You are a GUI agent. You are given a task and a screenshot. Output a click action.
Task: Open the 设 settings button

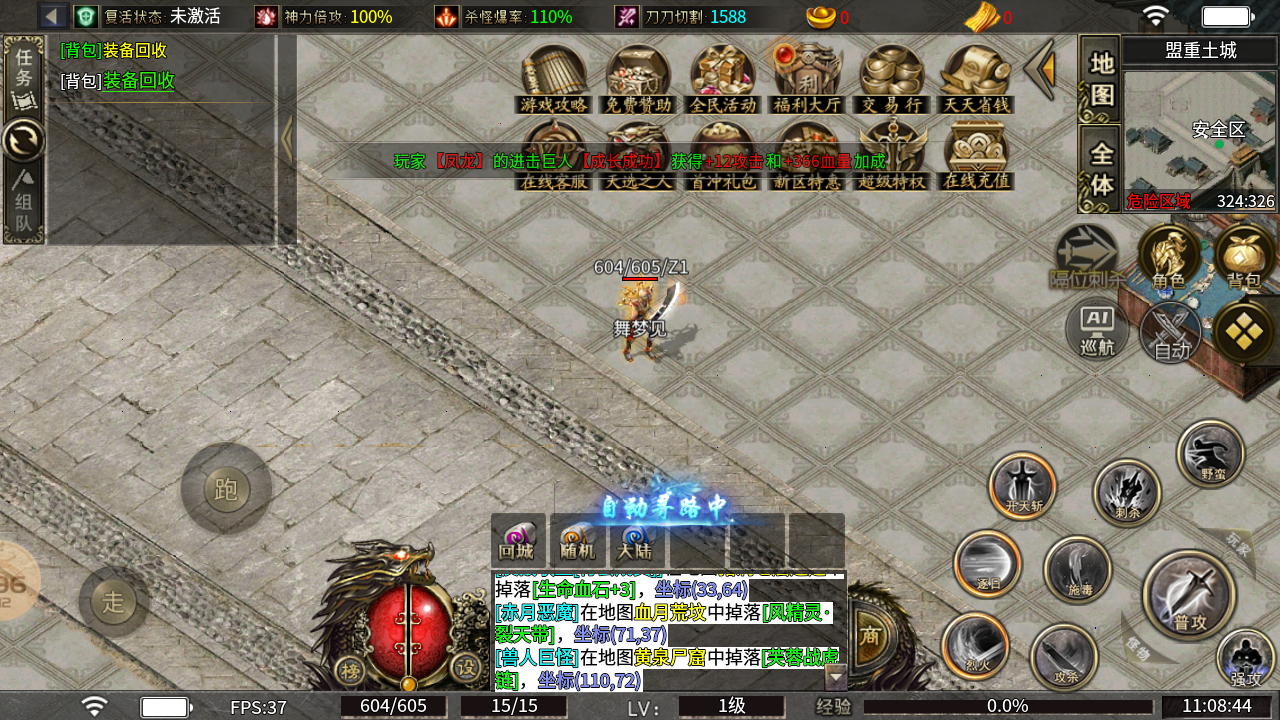[x=465, y=668]
